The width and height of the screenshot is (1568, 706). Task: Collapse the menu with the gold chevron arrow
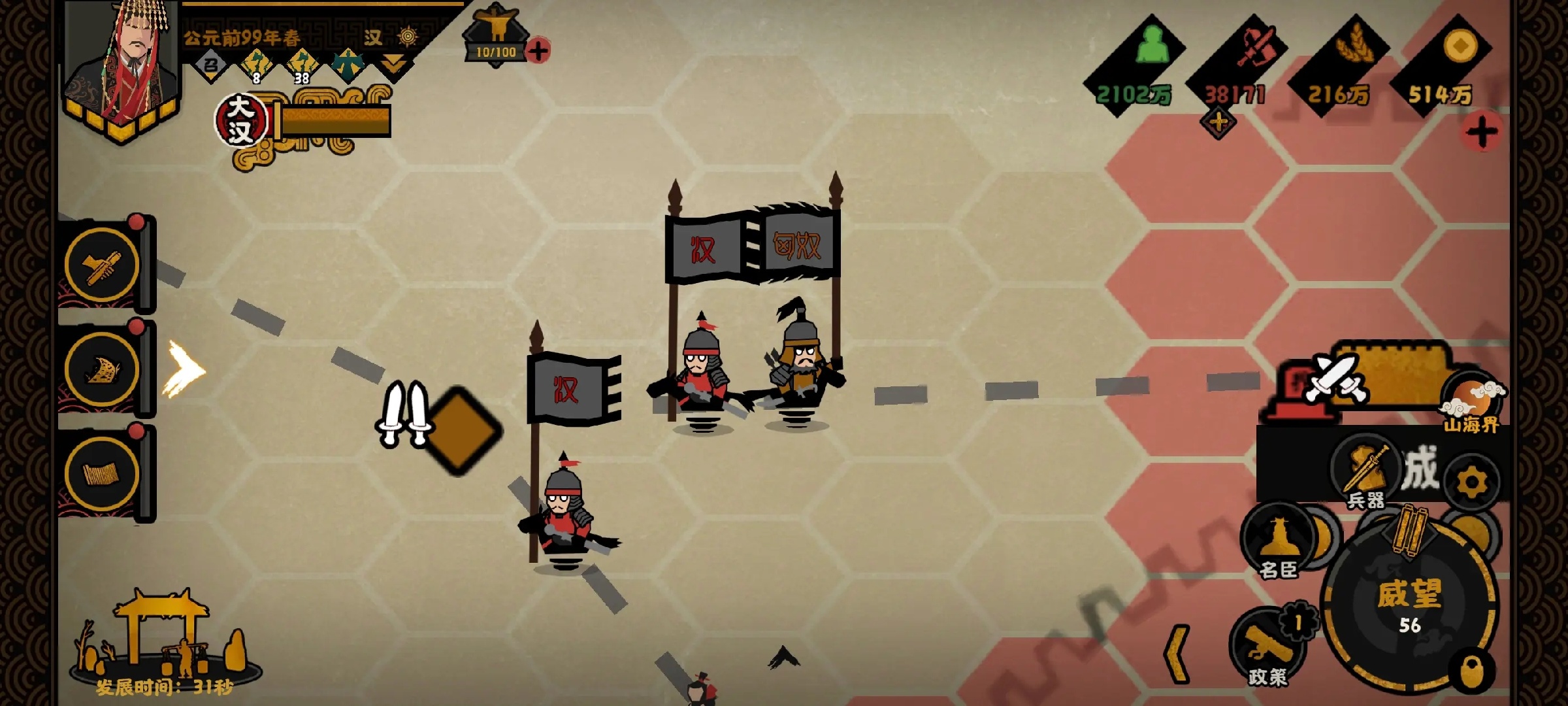click(1178, 654)
